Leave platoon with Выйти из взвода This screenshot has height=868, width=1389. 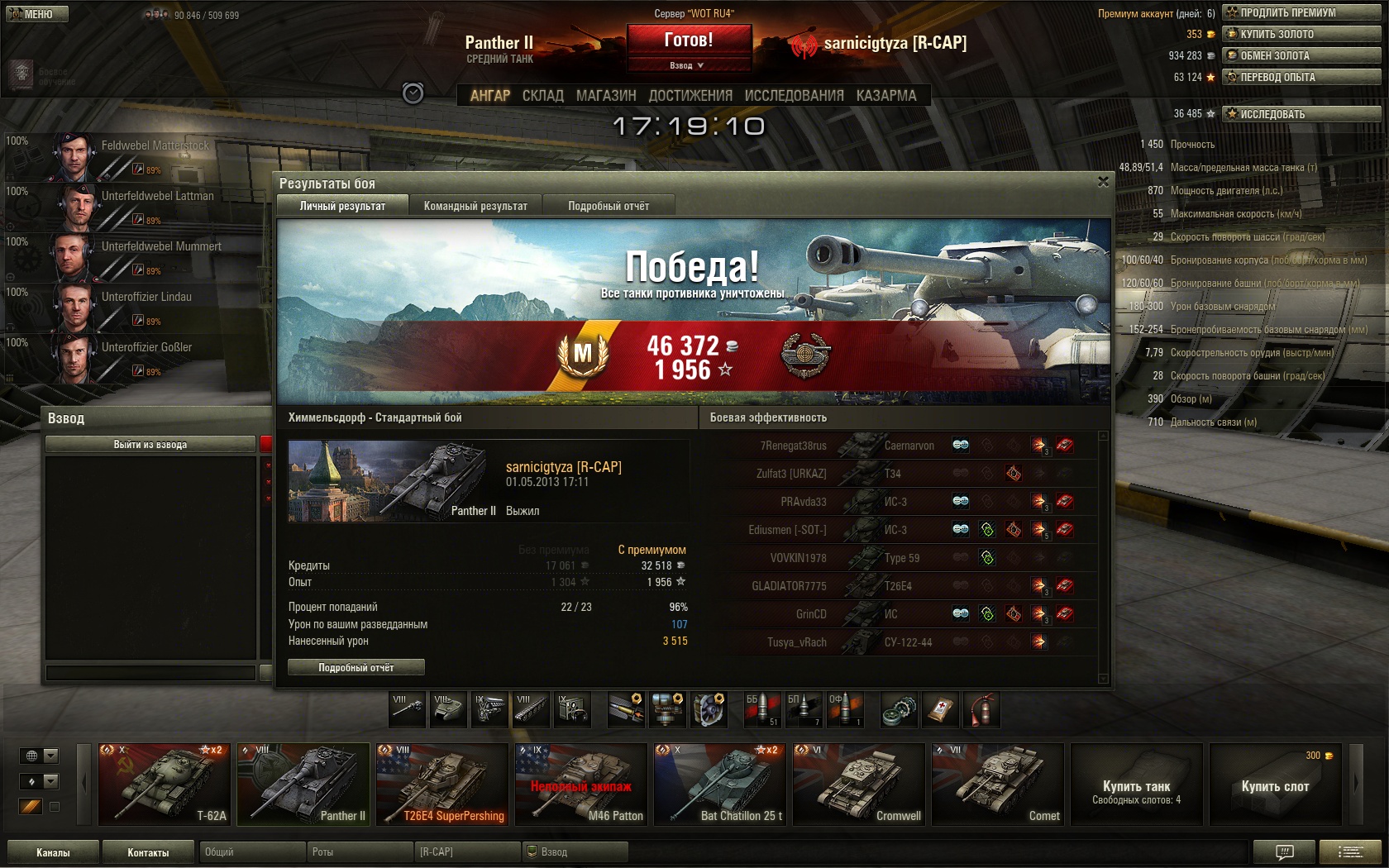(x=150, y=445)
